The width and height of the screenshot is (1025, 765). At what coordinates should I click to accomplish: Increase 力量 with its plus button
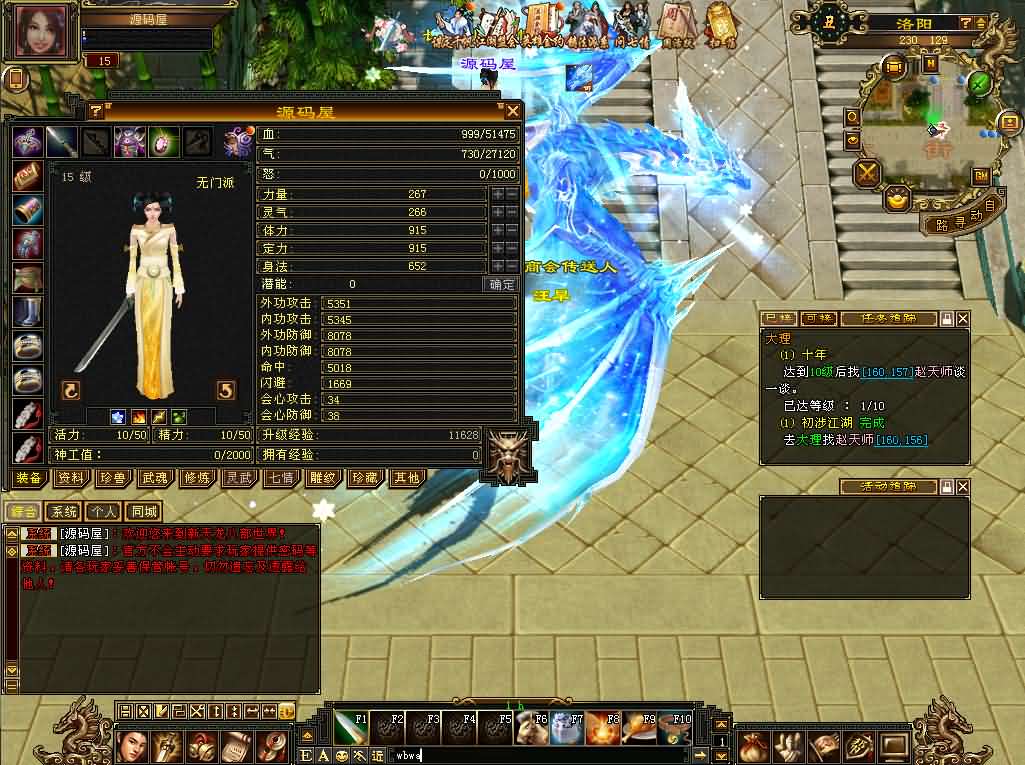497,194
